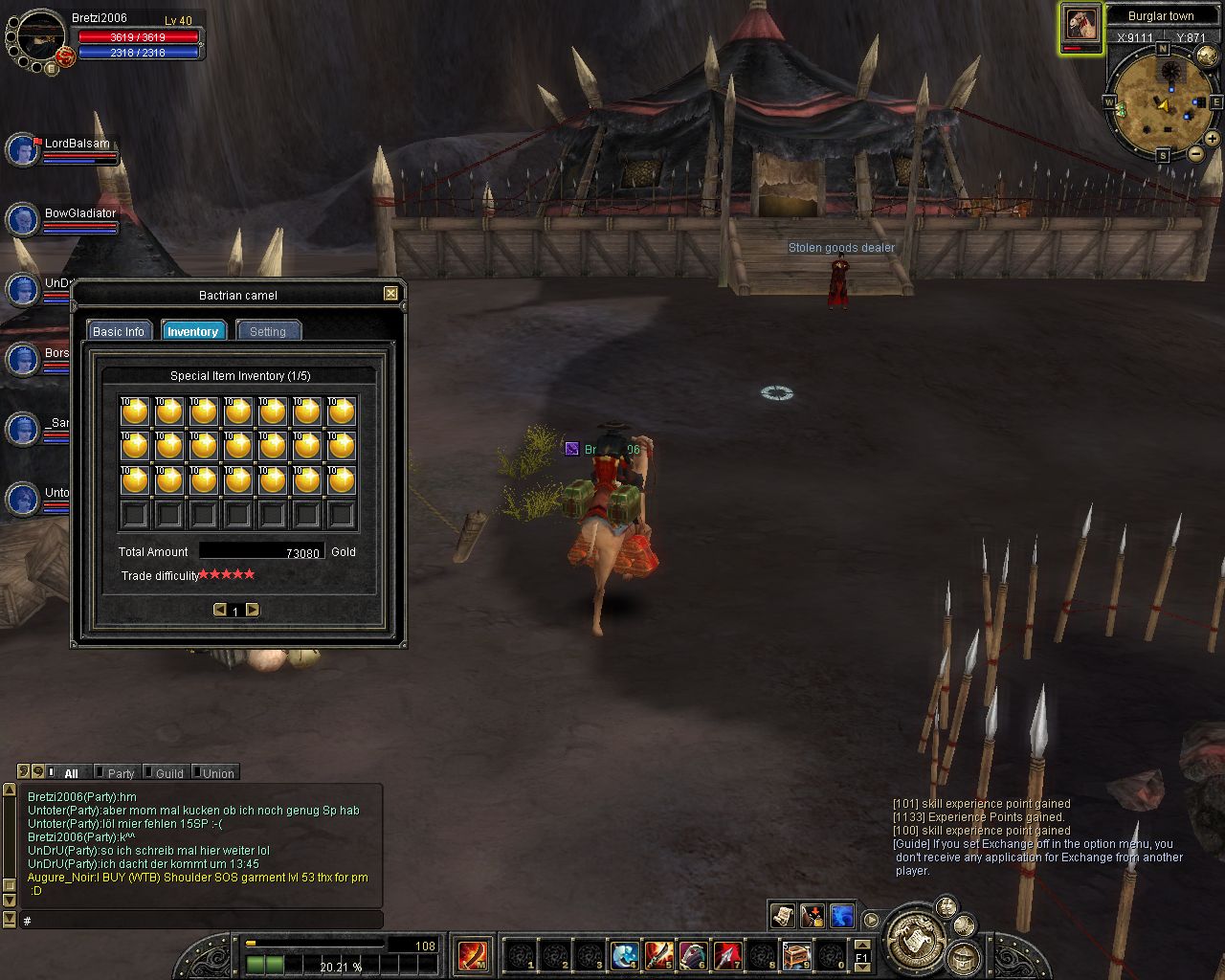The image size is (1225, 980).
Task: Go to previous special inventory page
Action: [x=220, y=610]
